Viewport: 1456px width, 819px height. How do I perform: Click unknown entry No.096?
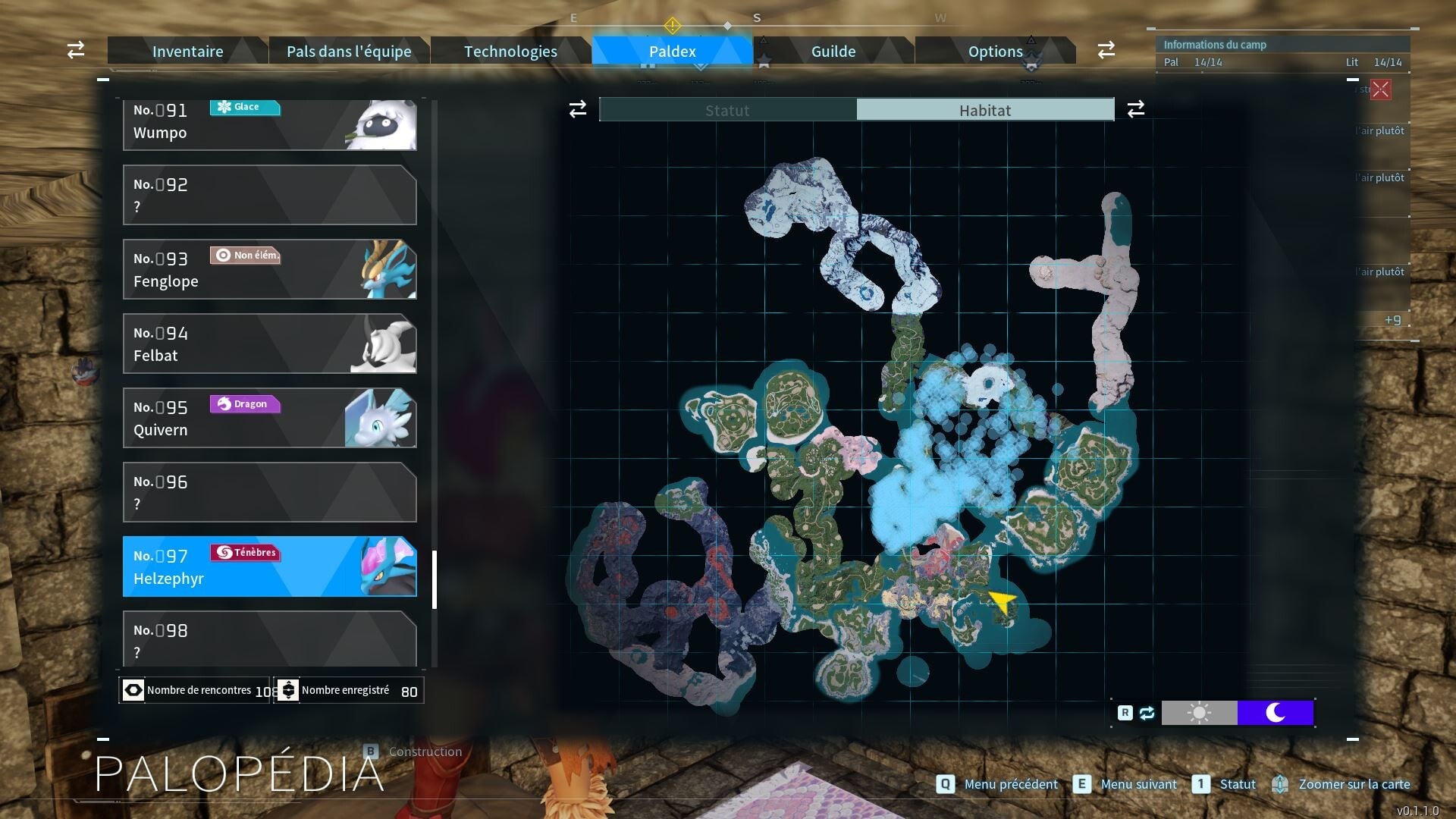(x=269, y=492)
